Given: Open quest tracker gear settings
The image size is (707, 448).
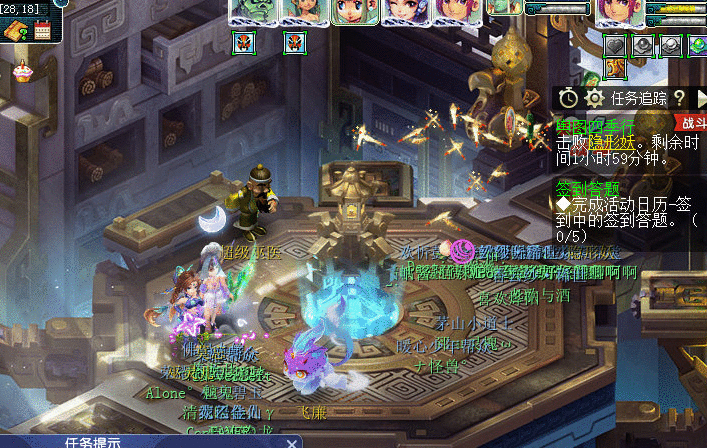Looking at the screenshot, I should pos(594,98).
